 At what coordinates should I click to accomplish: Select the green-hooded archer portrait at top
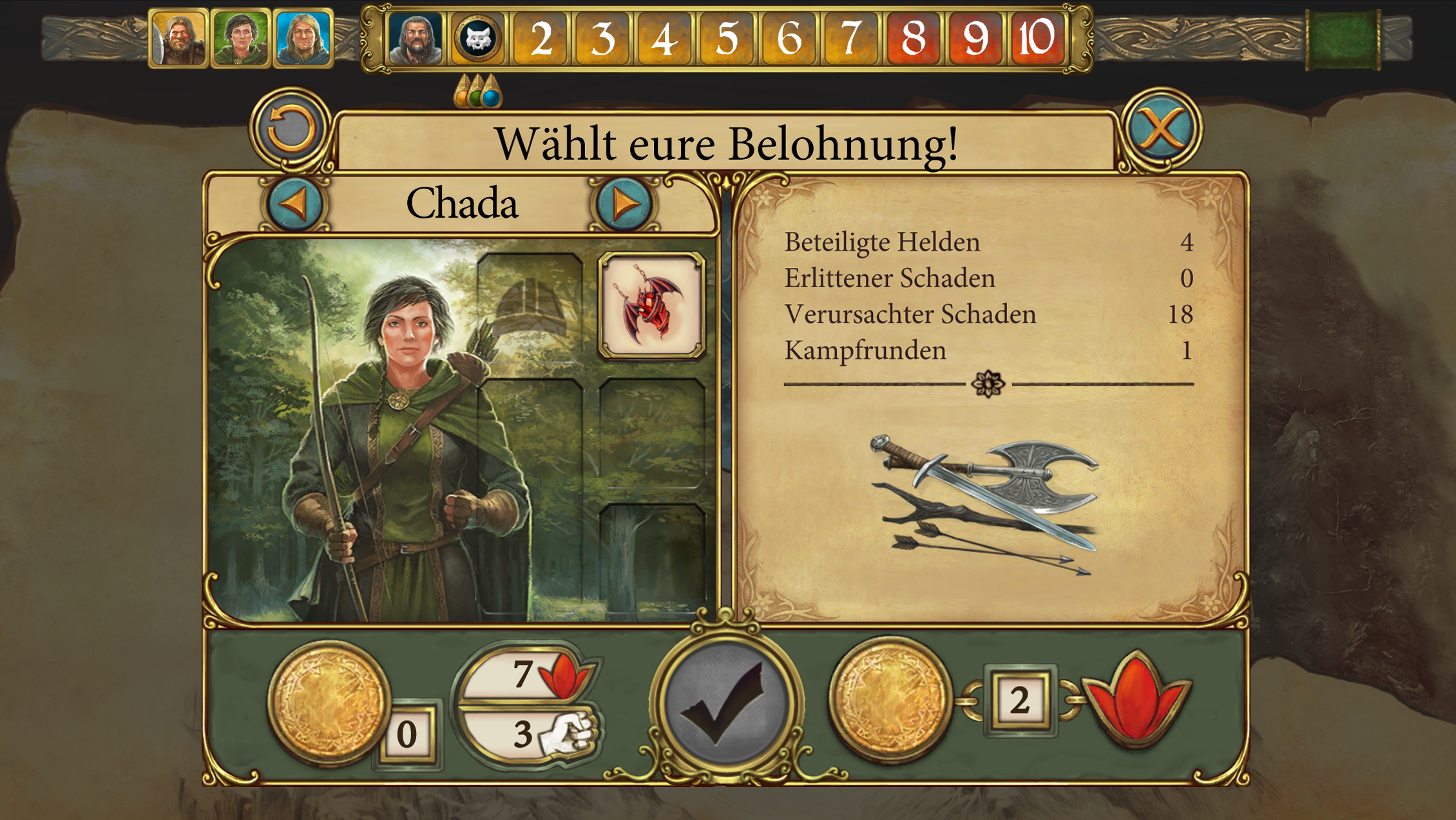pyautogui.click(x=240, y=39)
